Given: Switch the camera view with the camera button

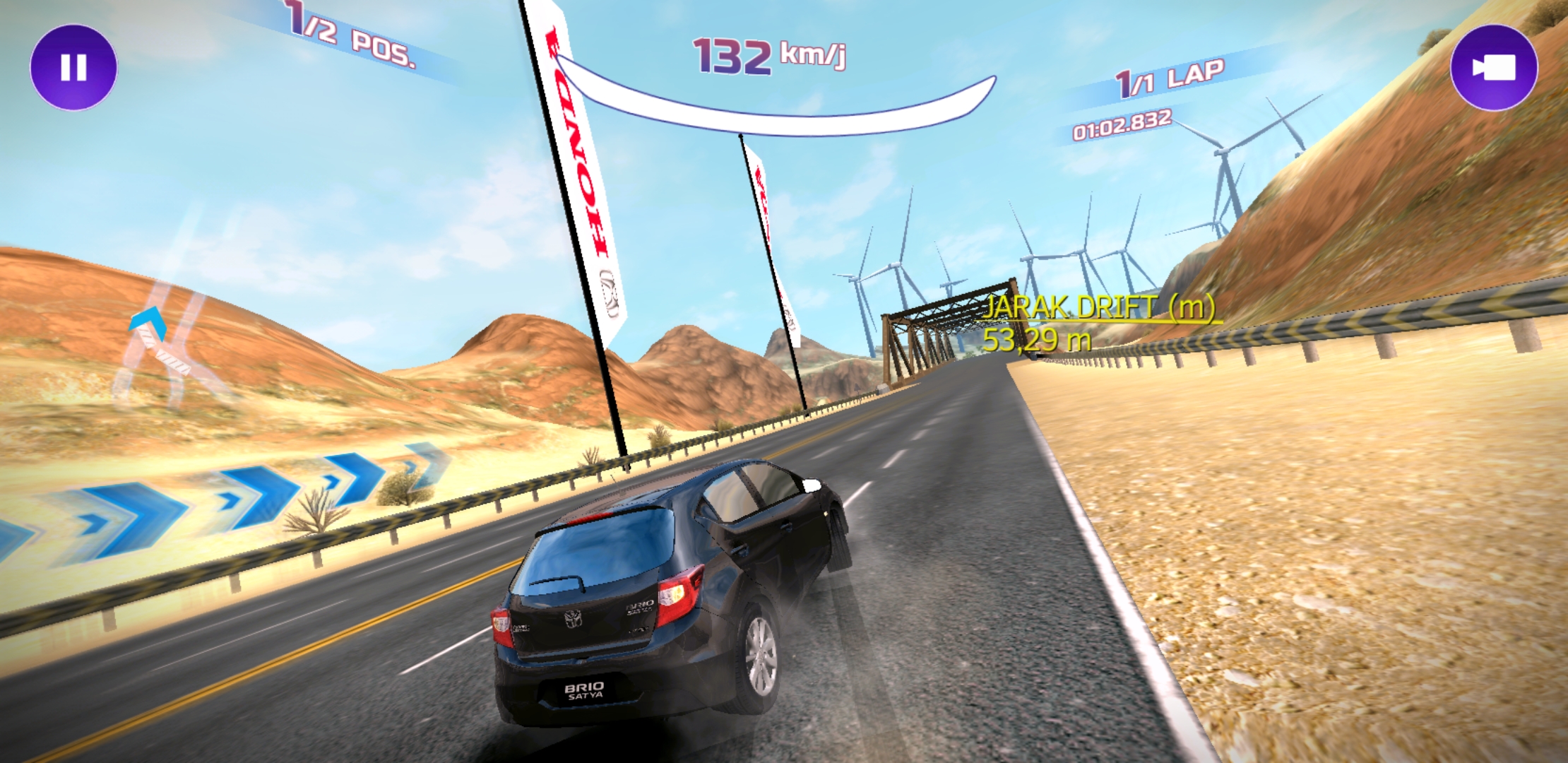Looking at the screenshot, I should point(1493,68).
